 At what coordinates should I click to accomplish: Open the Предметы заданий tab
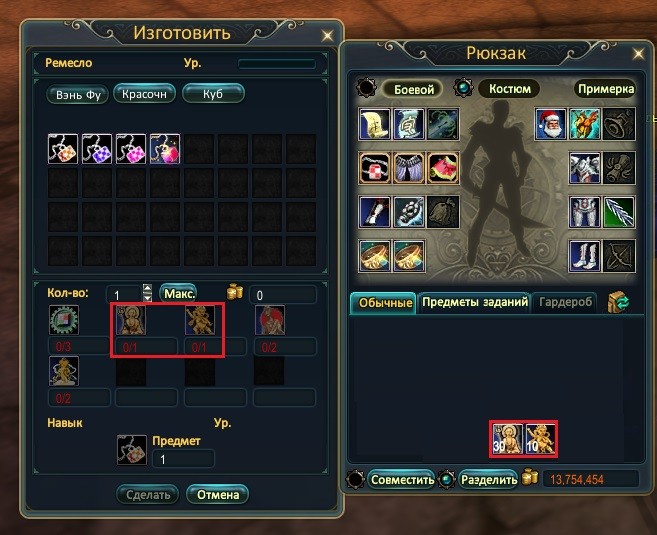click(474, 302)
